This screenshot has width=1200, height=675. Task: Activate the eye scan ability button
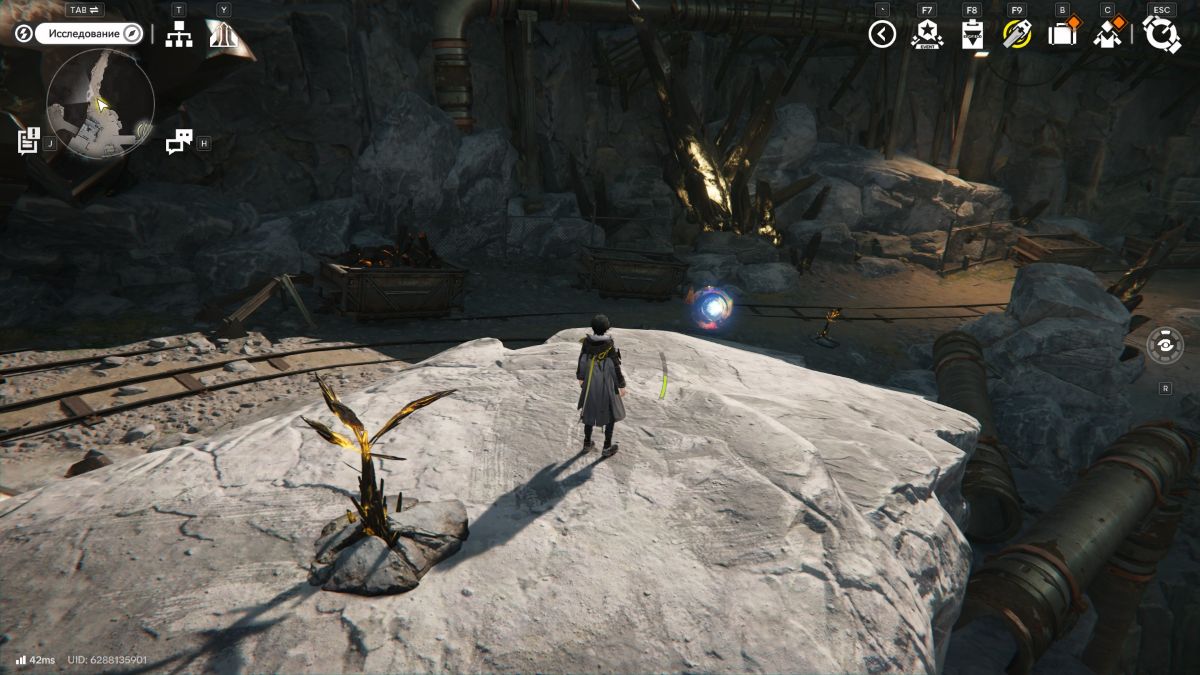[x=1165, y=346]
